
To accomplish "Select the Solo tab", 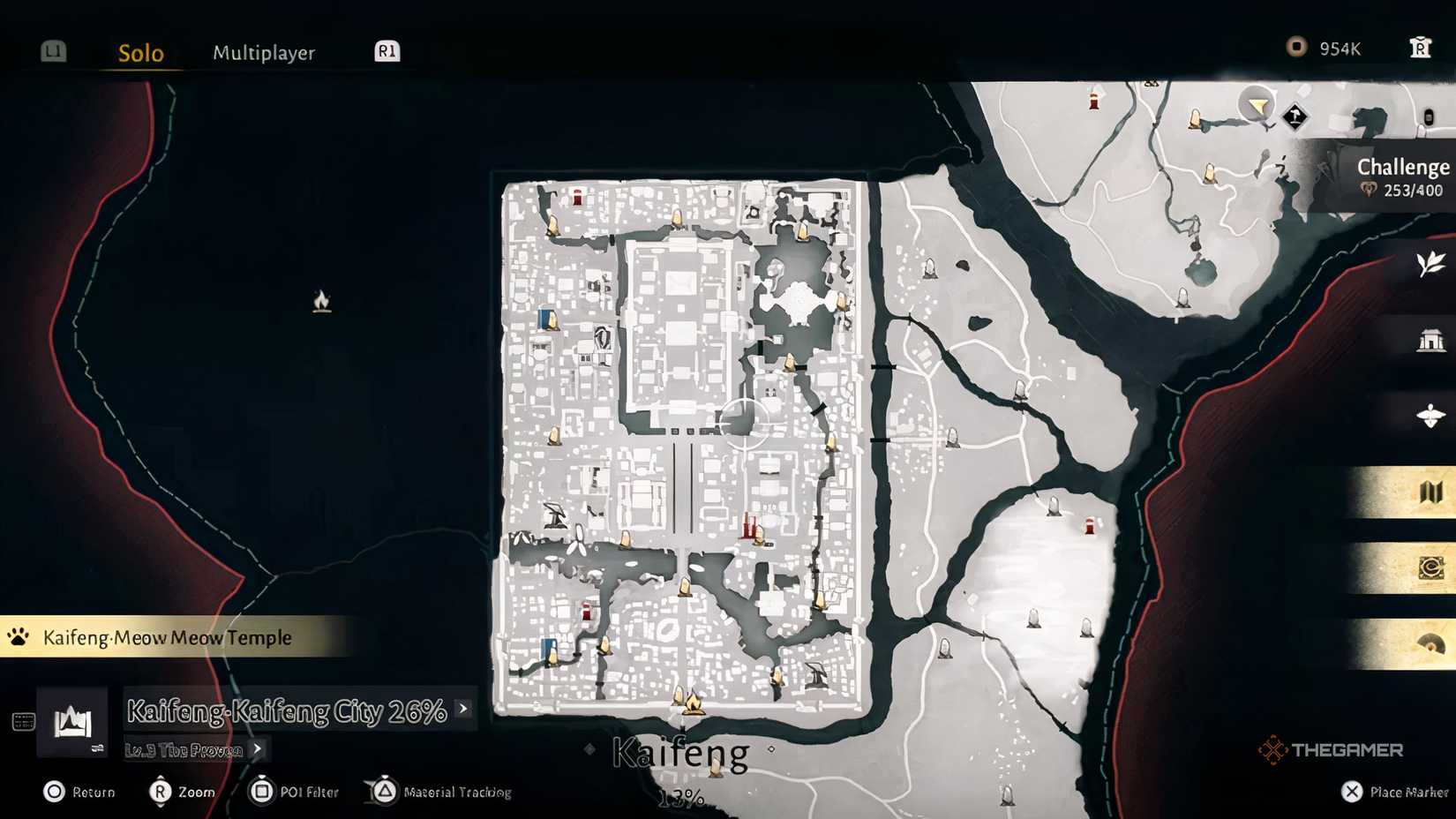I will [139, 52].
